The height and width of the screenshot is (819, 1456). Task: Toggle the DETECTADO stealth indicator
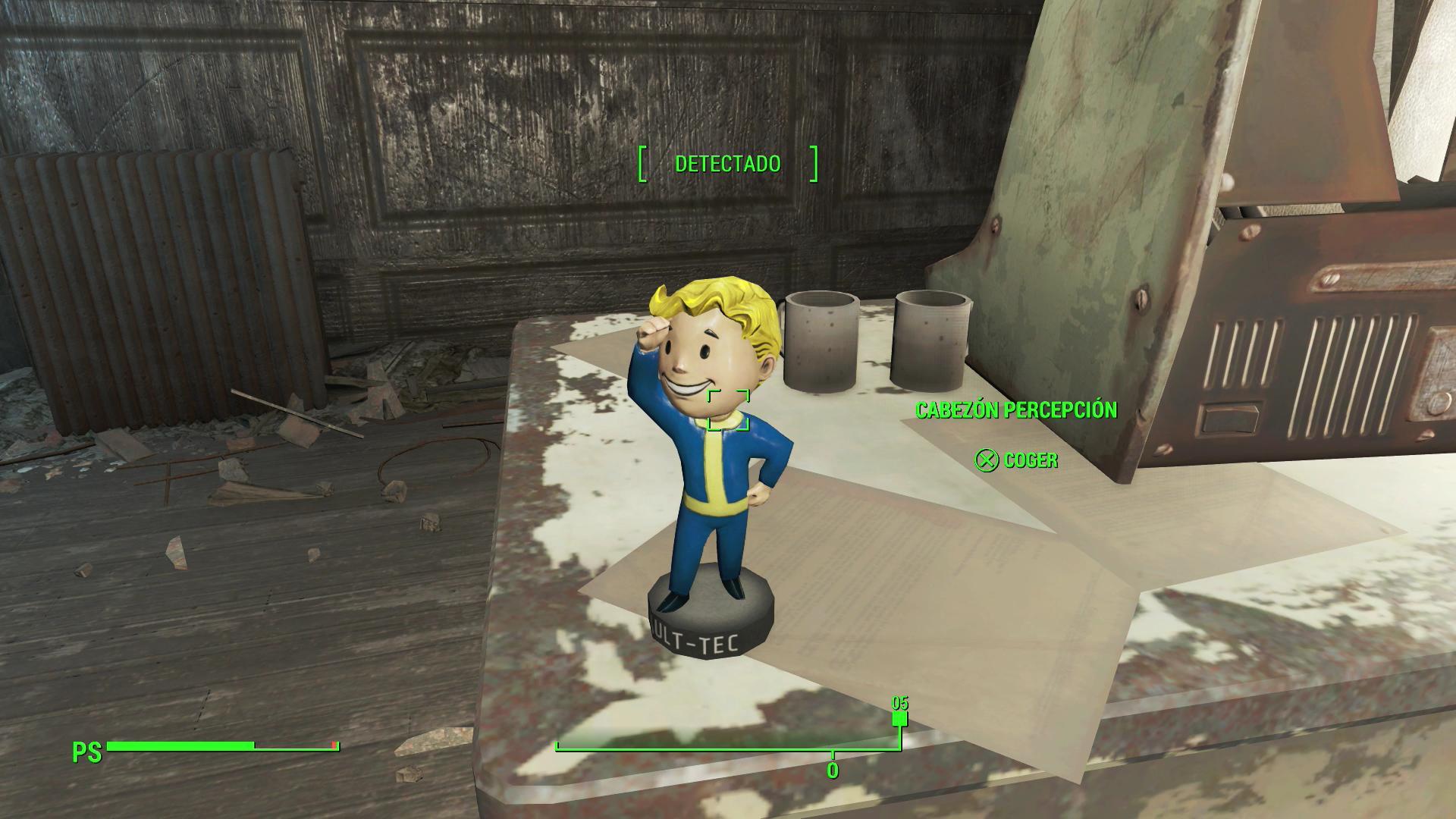point(727,162)
